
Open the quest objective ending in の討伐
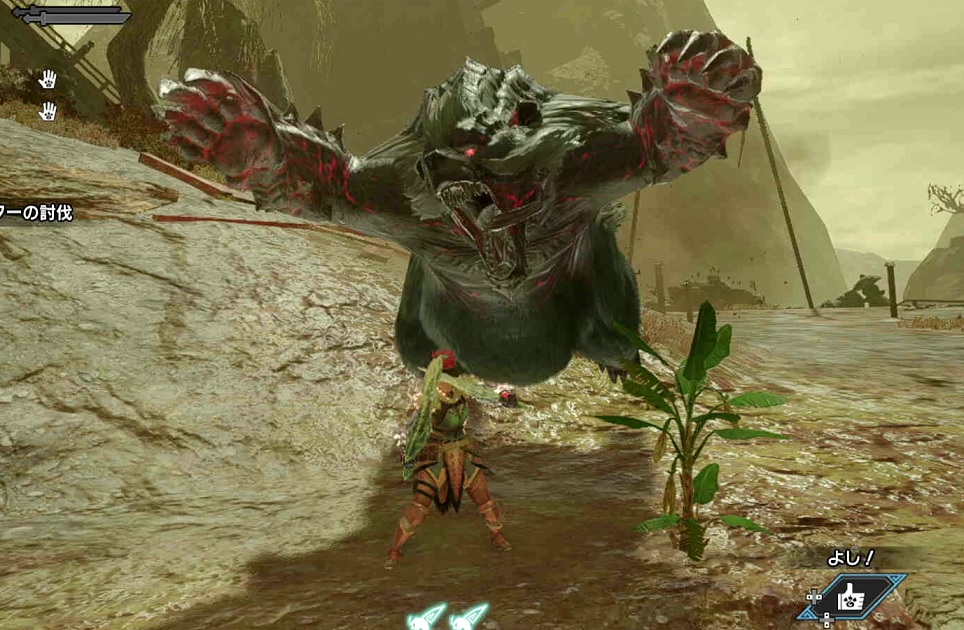click(x=36, y=212)
